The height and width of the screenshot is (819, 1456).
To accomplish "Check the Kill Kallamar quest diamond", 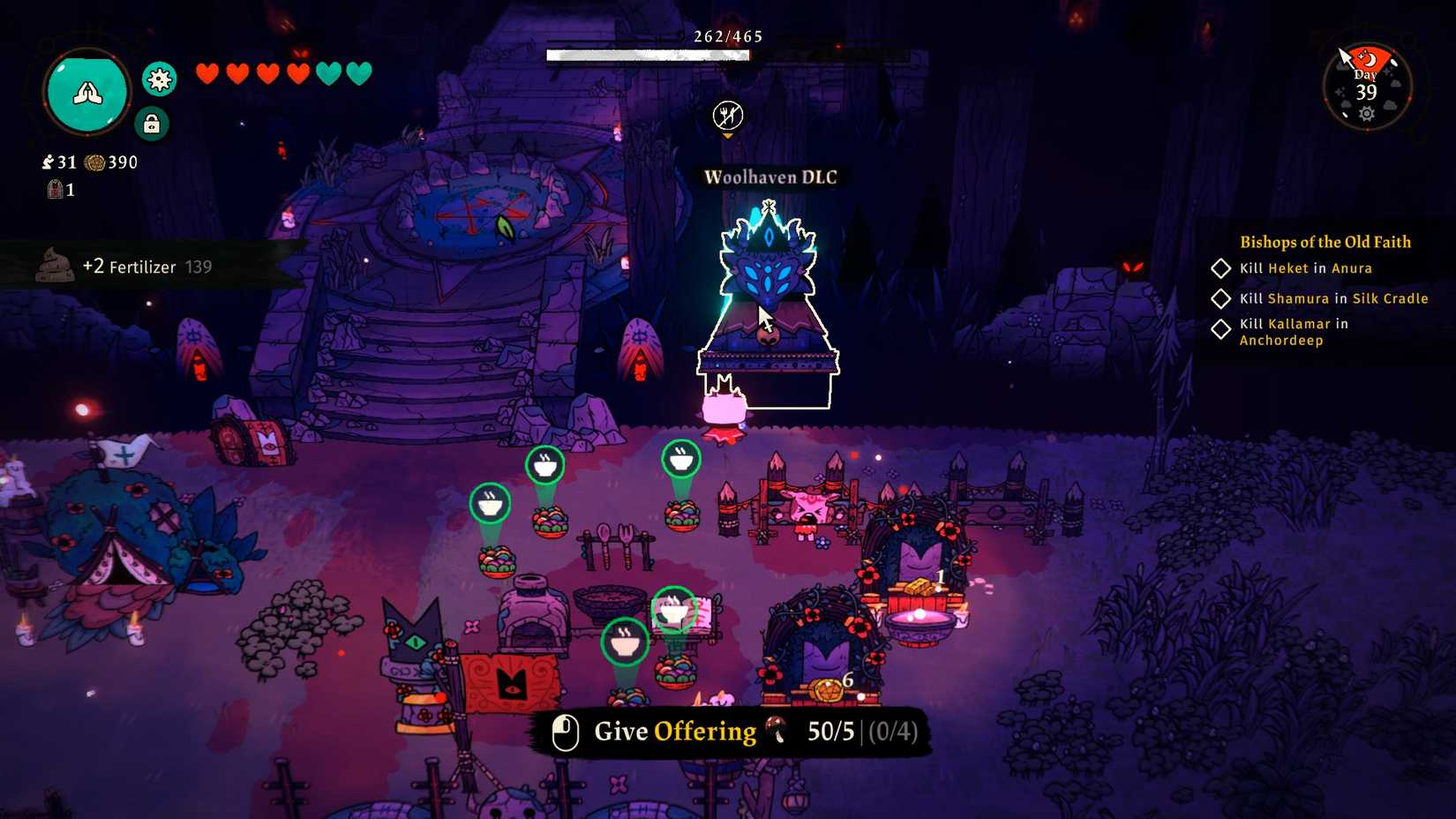I will tap(1223, 328).
